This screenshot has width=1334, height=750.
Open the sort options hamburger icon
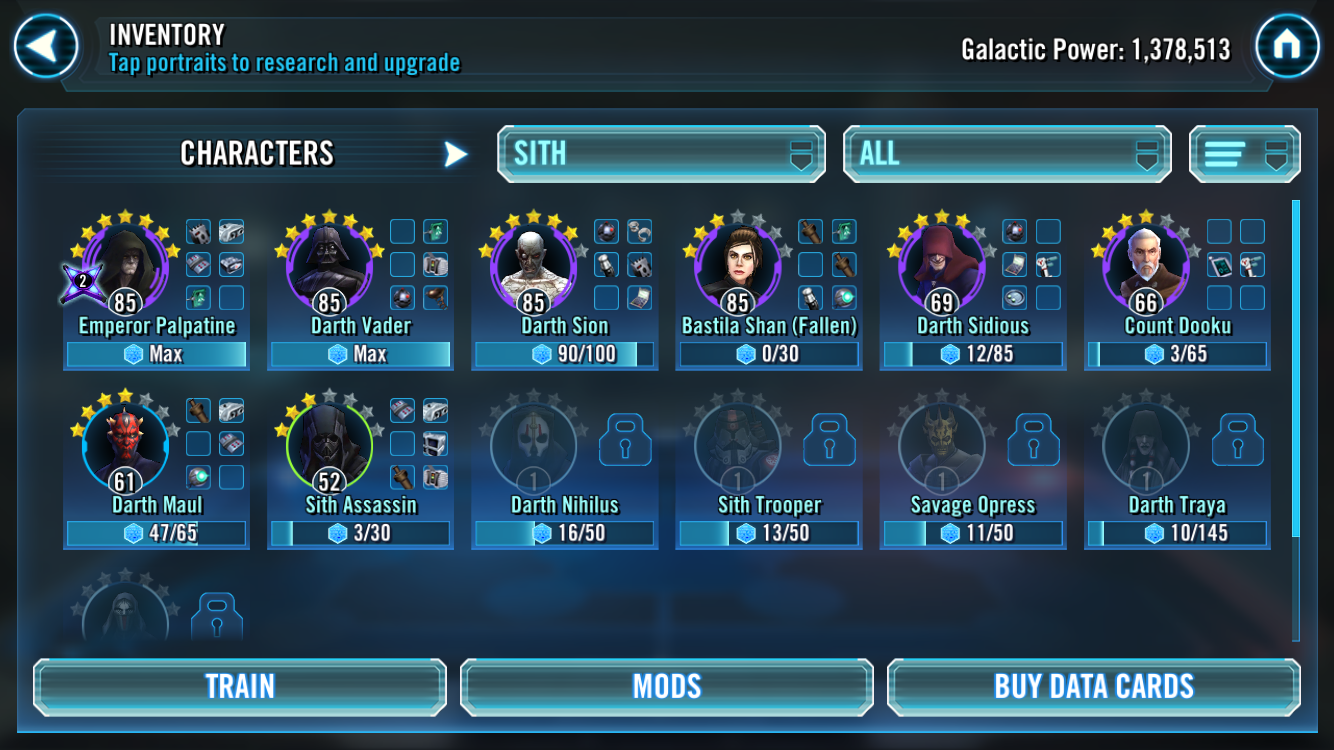pyautogui.click(x=1244, y=153)
